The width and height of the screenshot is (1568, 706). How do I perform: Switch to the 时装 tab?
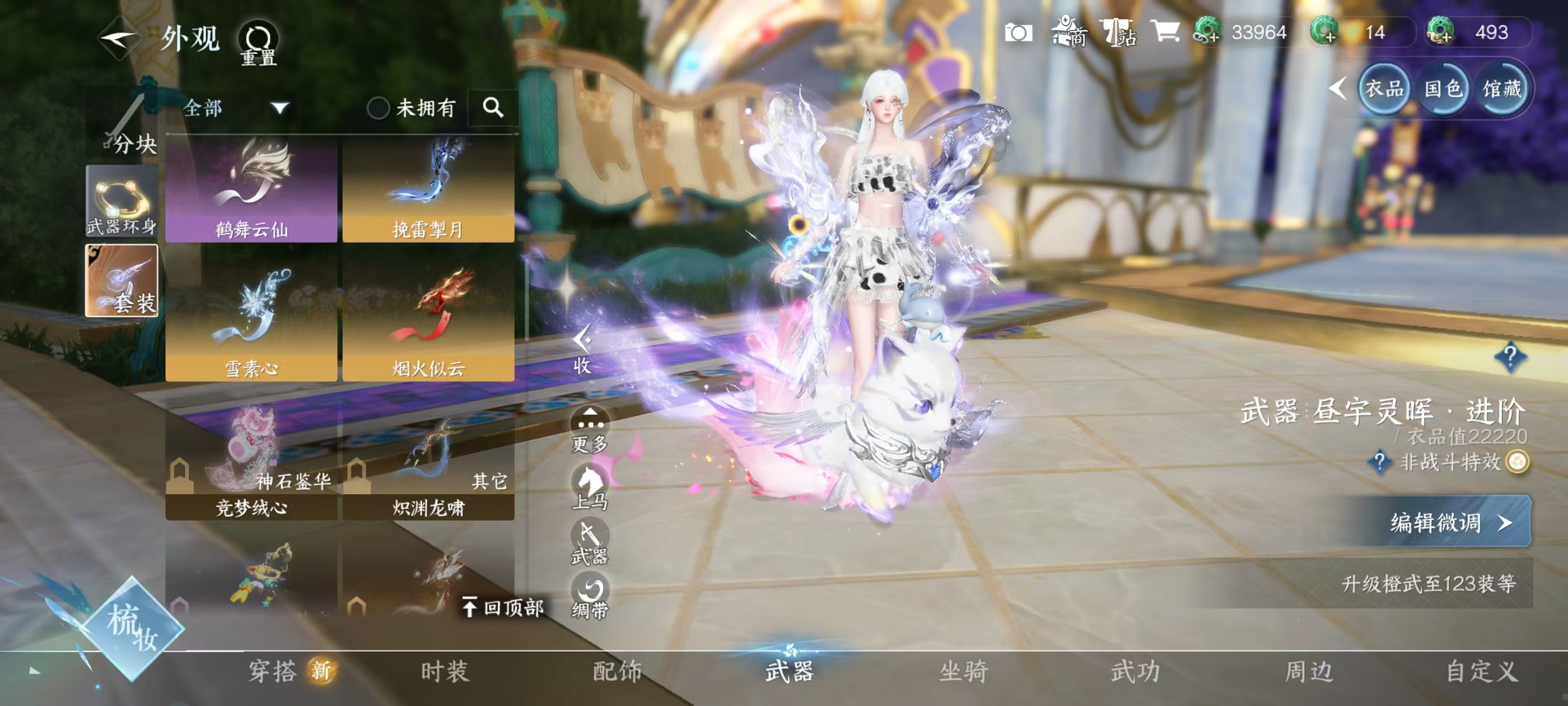[445, 671]
